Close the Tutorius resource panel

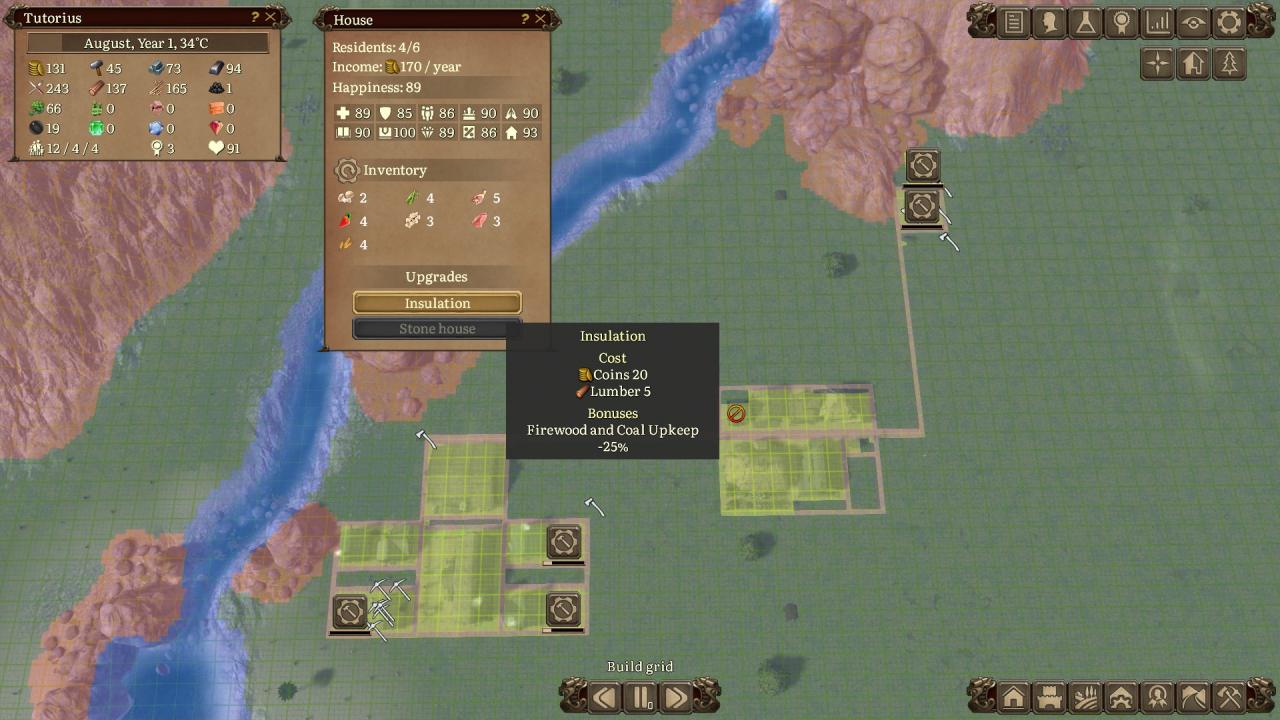coord(270,17)
